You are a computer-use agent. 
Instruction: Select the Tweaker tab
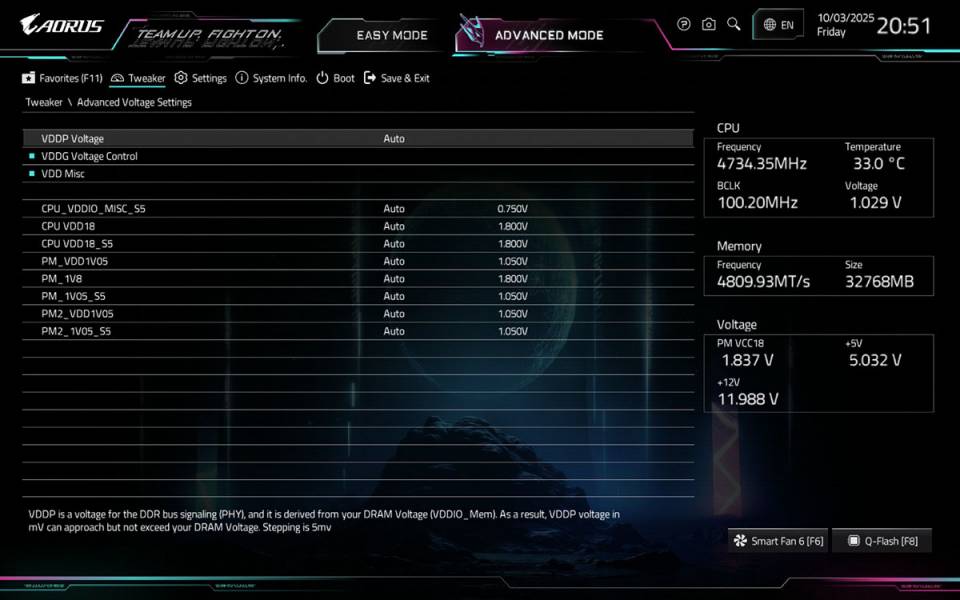139,78
